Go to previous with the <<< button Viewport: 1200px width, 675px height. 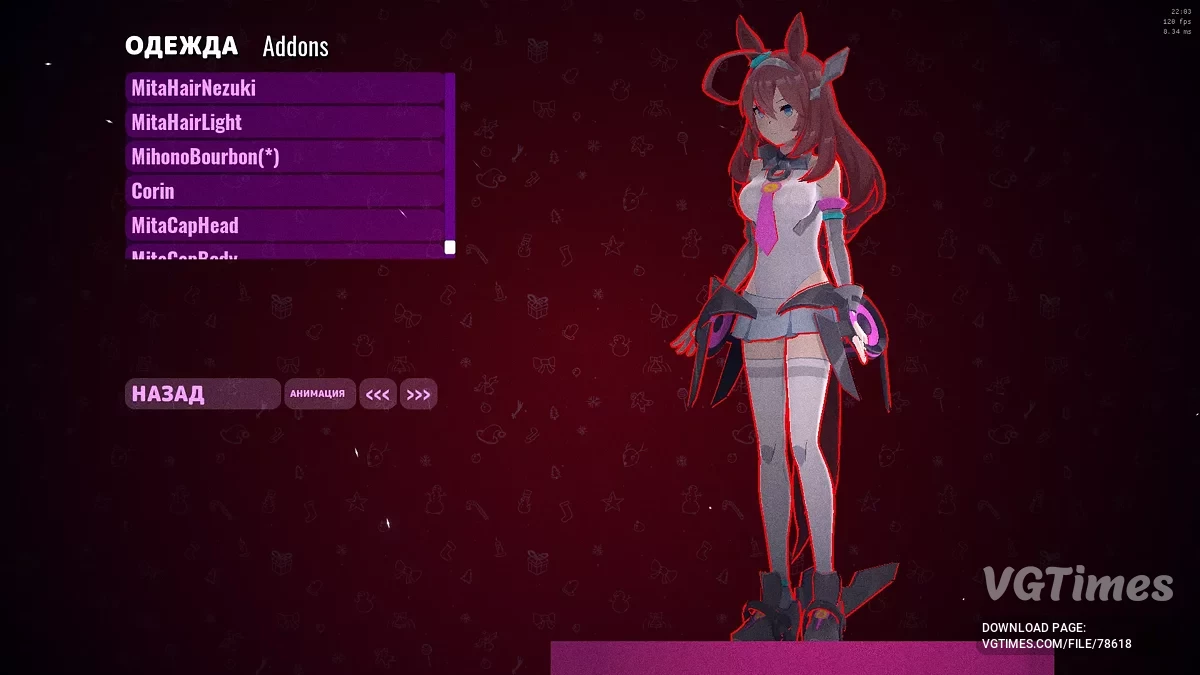click(378, 395)
